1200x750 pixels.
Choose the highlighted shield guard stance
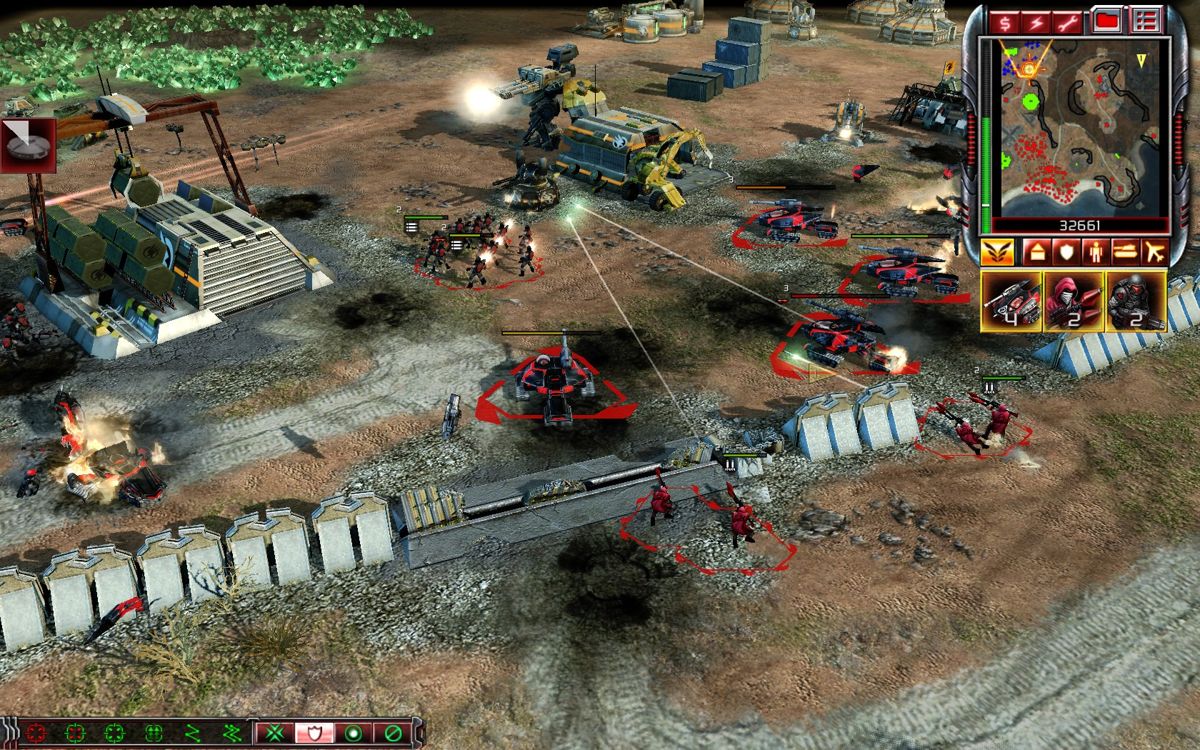point(313,732)
